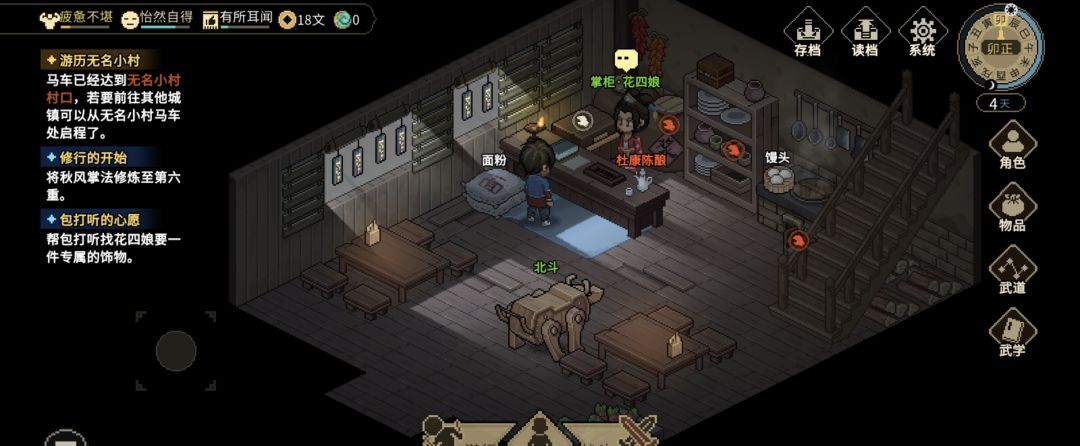Select the 包打听的心愿 quest entry

(x=98, y=218)
